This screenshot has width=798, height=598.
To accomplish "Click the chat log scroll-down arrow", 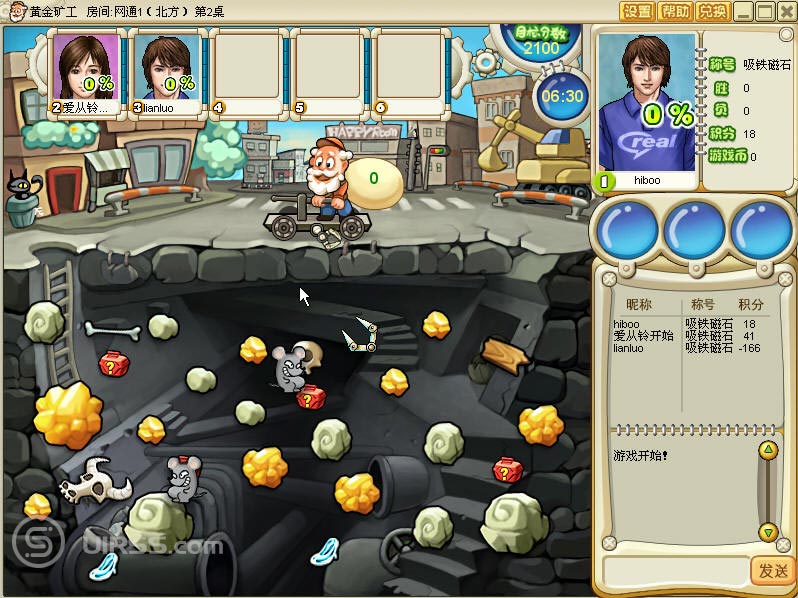I will click(x=767, y=531).
